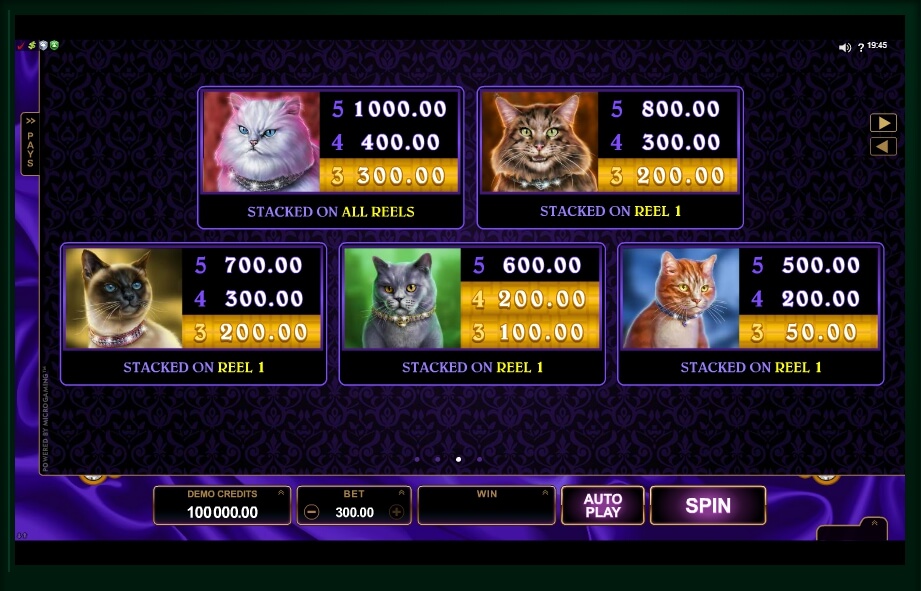Screen dimensions: 921x591
Task: Spin the reels with the SPIN button
Action: pyautogui.click(x=707, y=505)
